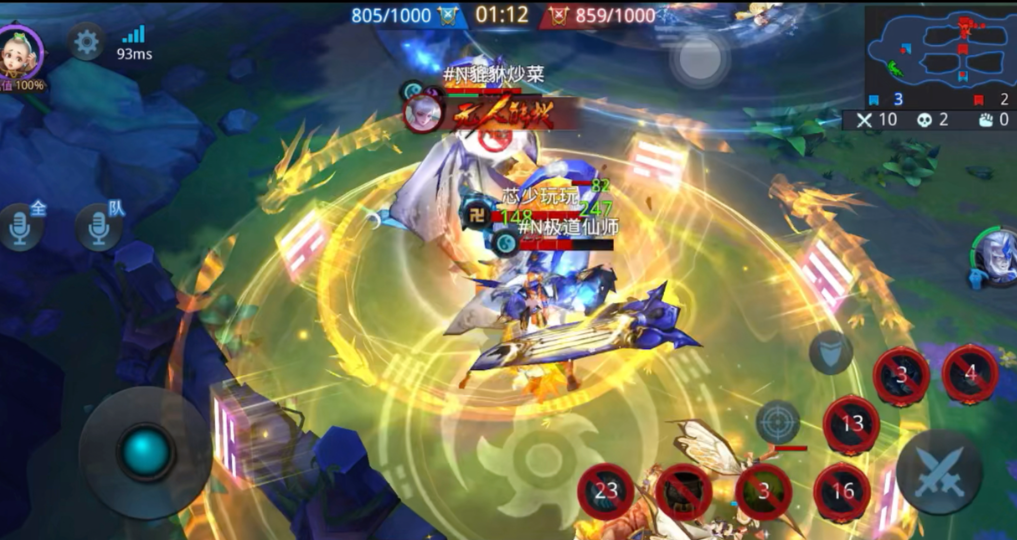Activate the skill showing cooldown 23
Viewport: 1017px width, 540px height.
click(x=606, y=491)
